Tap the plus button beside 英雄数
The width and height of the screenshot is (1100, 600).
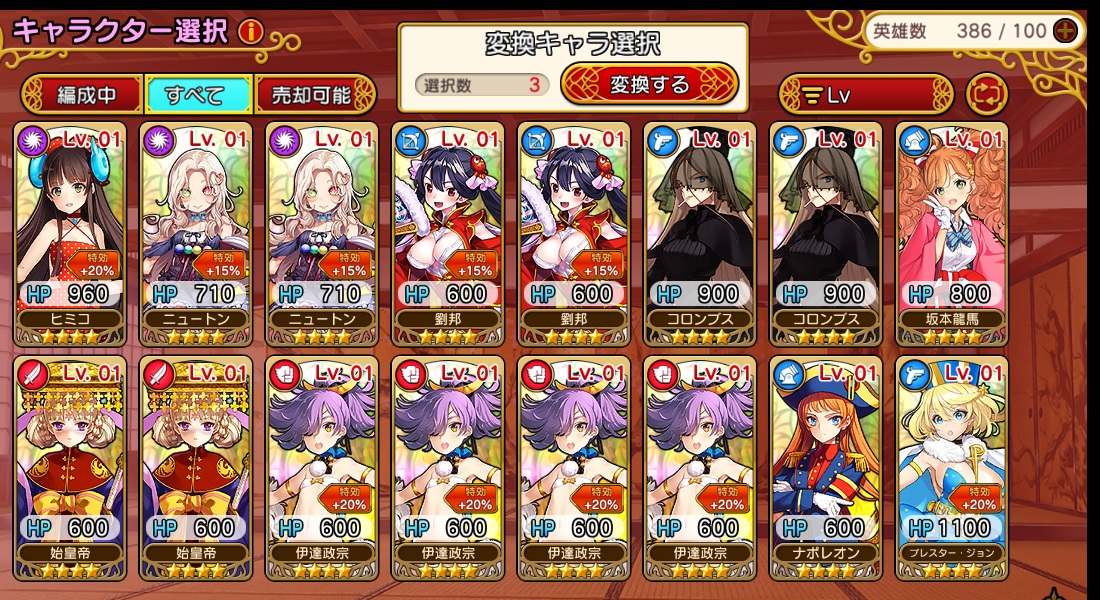tap(1066, 30)
